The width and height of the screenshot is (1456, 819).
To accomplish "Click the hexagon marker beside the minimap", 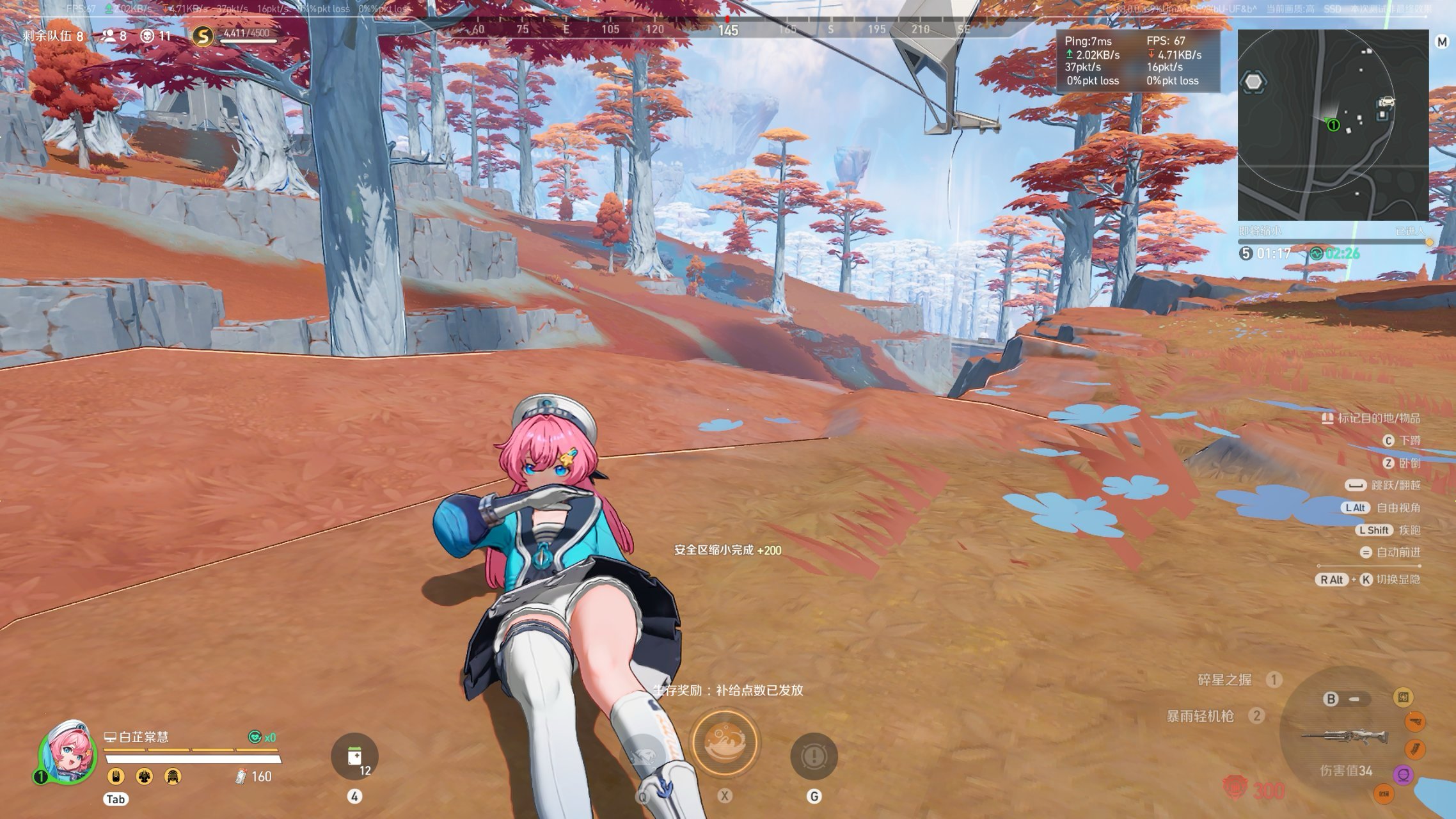I will tap(1253, 82).
